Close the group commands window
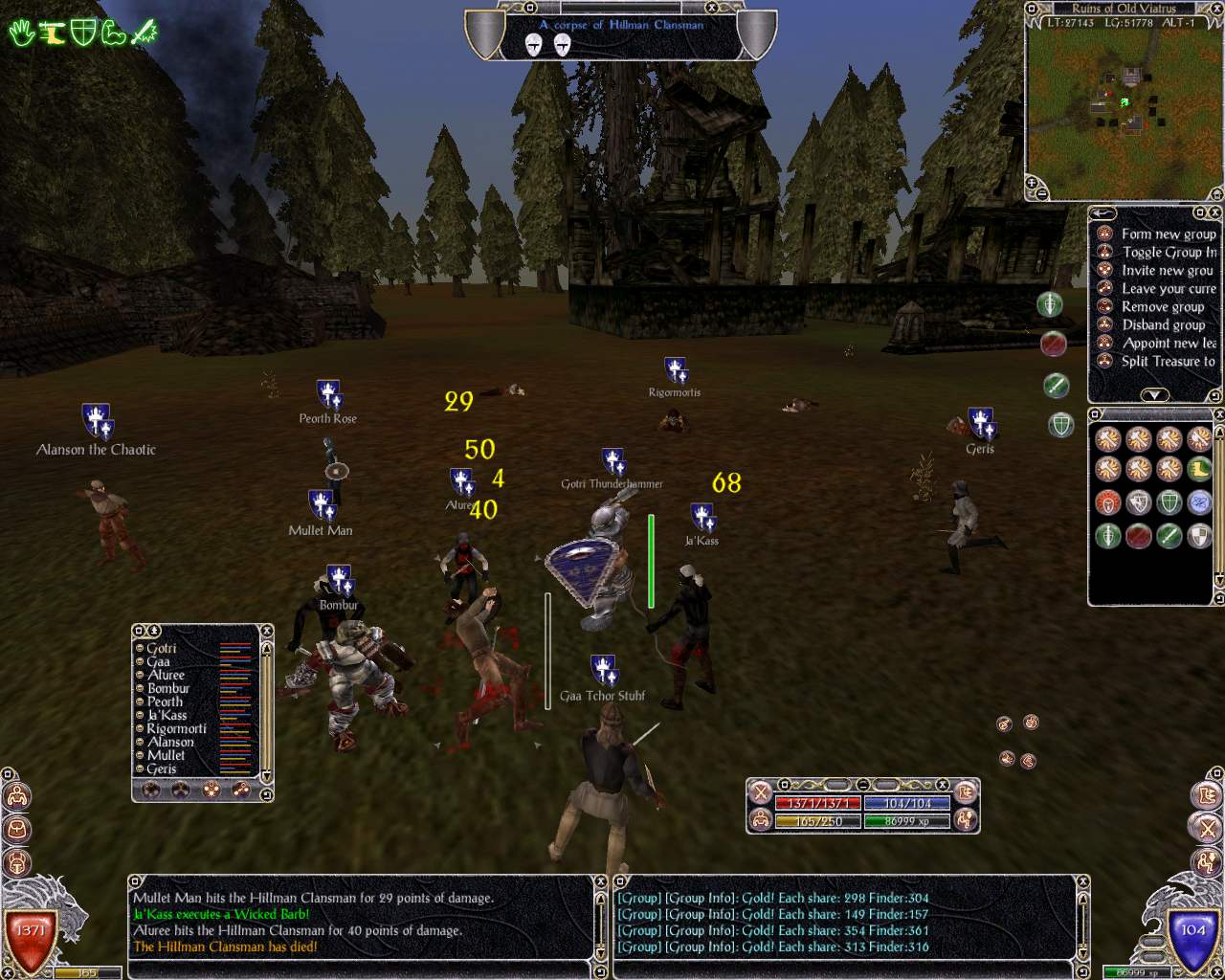The image size is (1225, 980). tap(1215, 212)
